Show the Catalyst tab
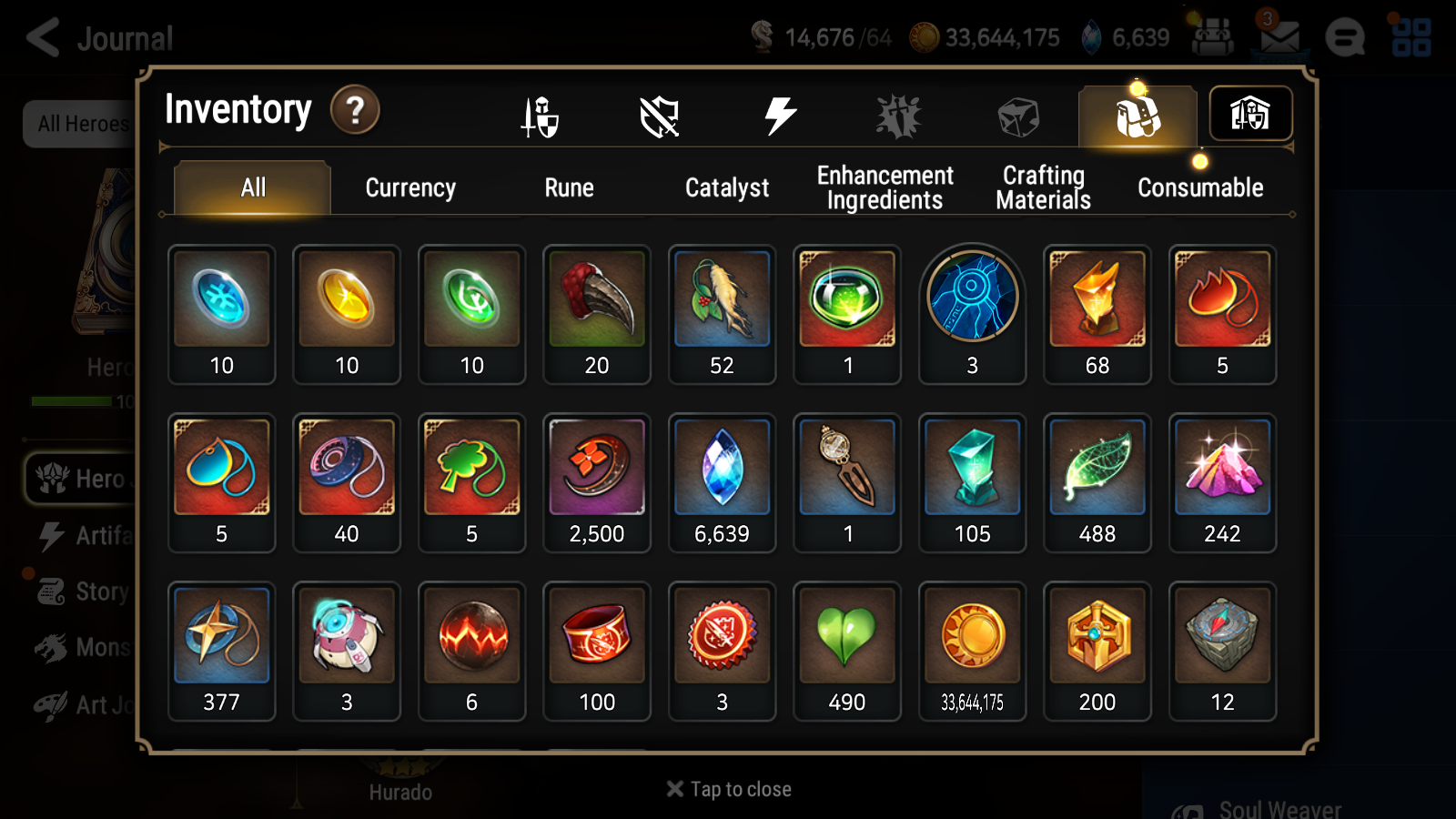Screen dimensions: 1456x819 (726, 188)
